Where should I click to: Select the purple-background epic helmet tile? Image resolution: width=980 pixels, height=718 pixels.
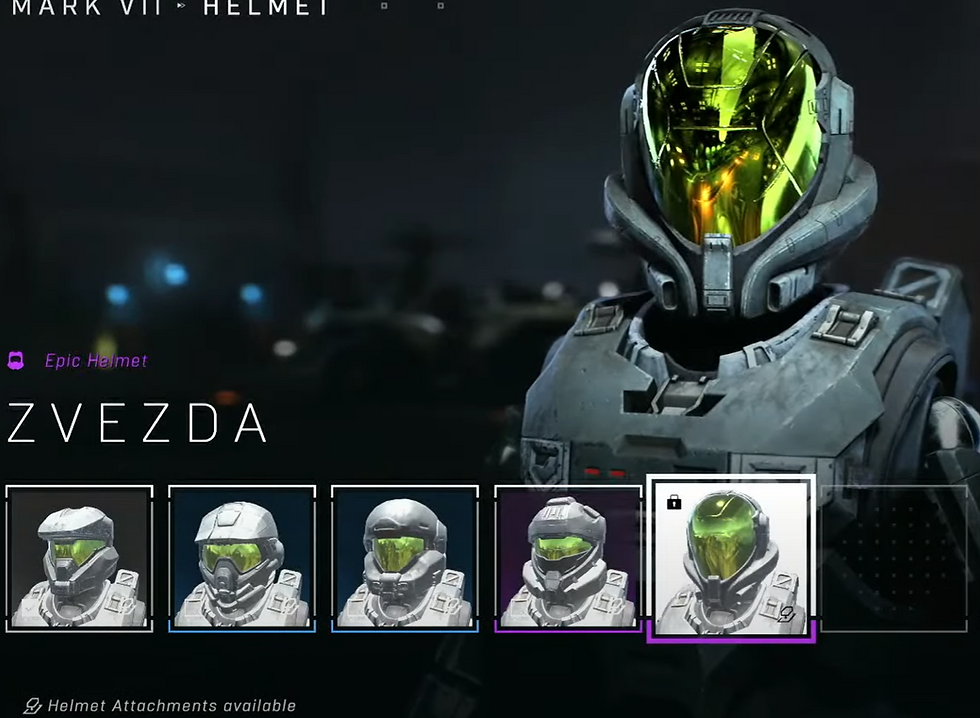tap(568, 558)
